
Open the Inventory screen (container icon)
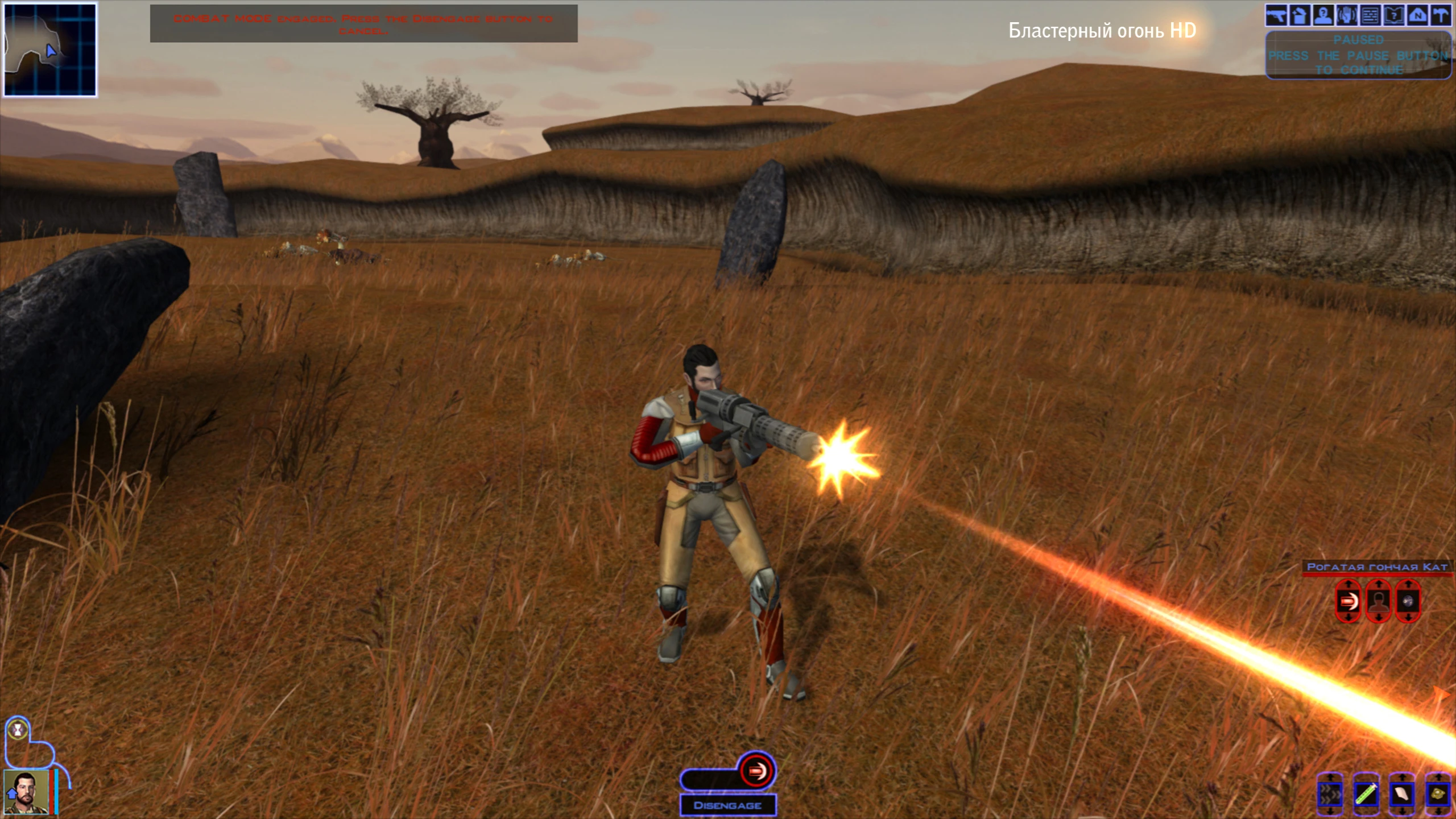pyautogui.click(x=1300, y=15)
